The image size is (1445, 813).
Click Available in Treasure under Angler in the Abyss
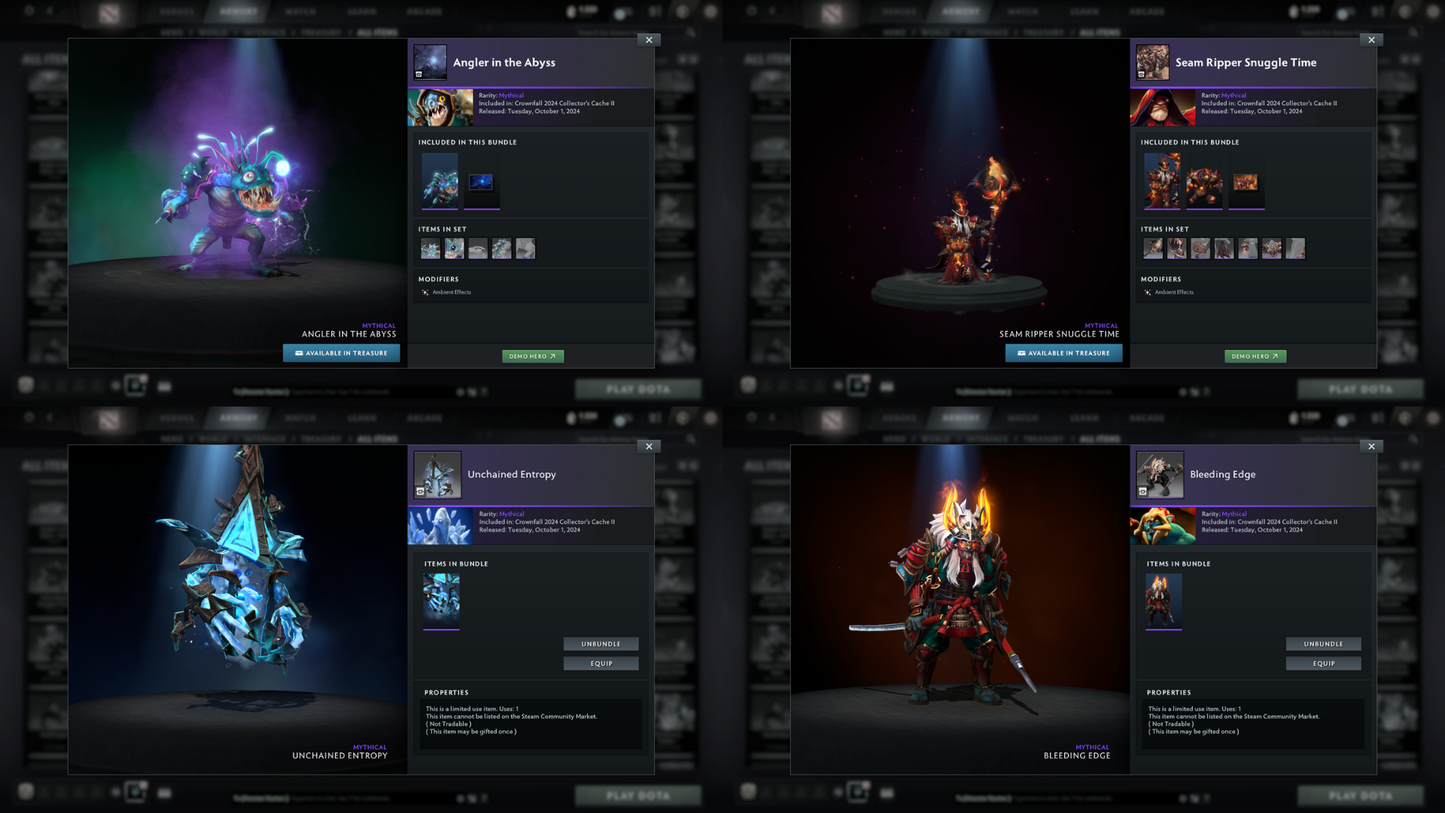tap(341, 353)
